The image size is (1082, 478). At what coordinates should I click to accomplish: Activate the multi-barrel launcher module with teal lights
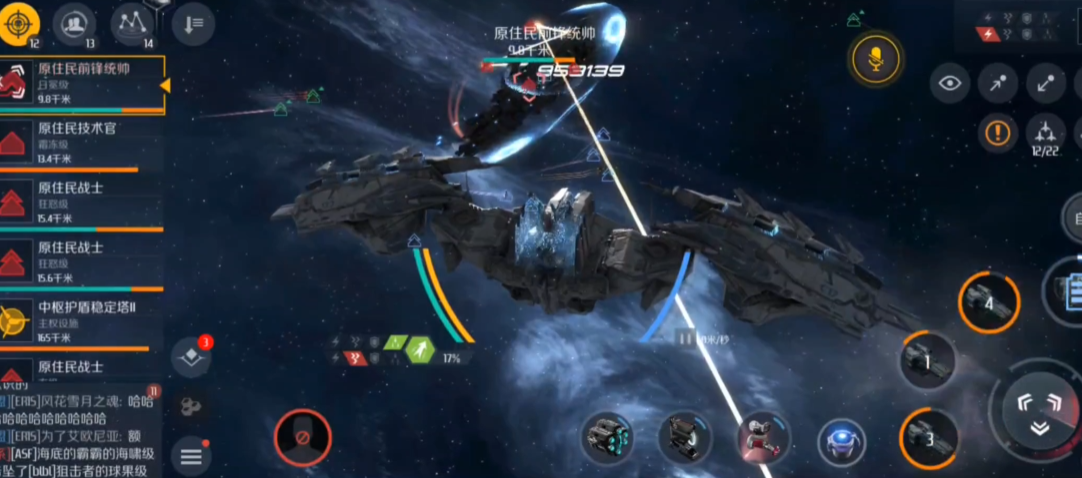tap(607, 438)
